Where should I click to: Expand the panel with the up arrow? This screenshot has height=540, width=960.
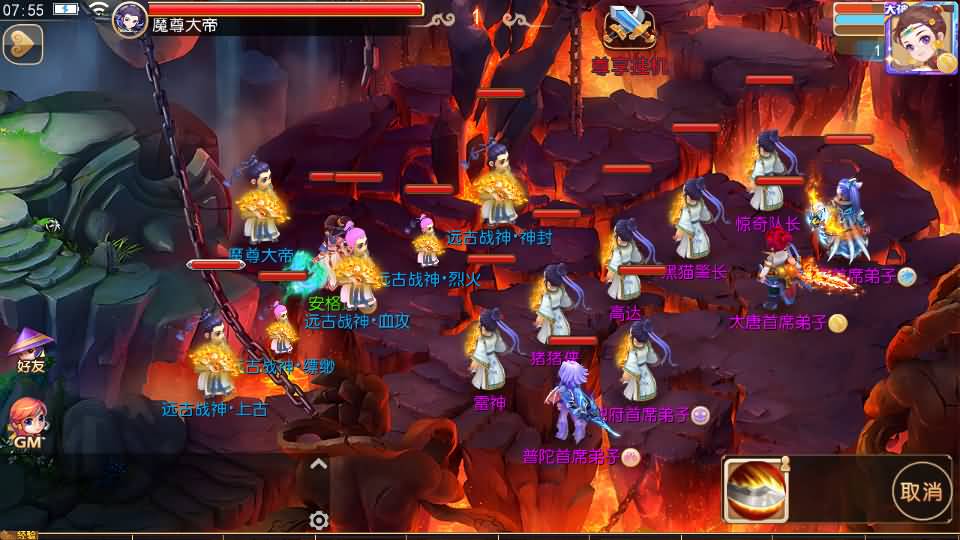coord(318,463)
